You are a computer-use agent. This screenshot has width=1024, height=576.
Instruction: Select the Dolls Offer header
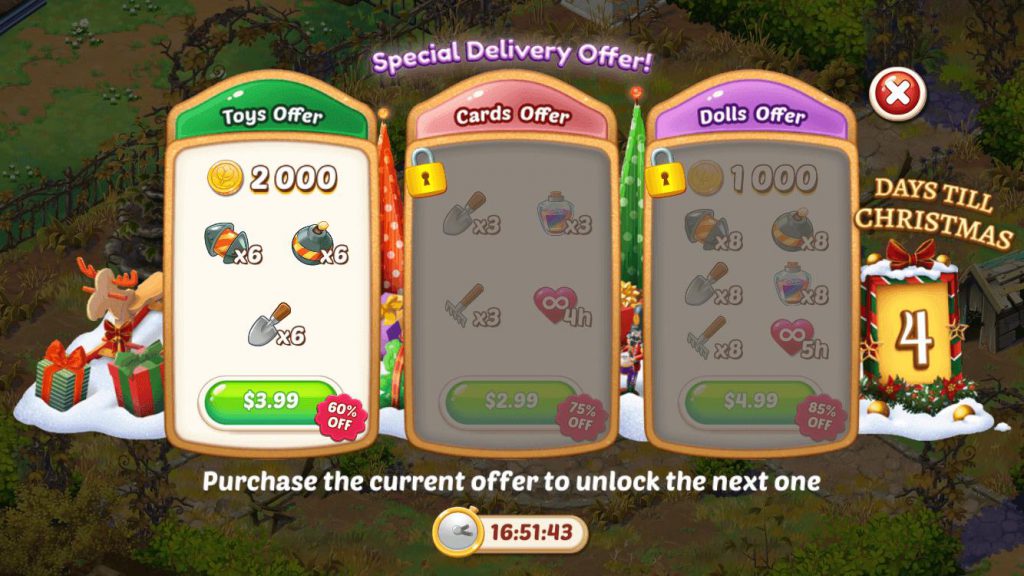coord(751,116)
